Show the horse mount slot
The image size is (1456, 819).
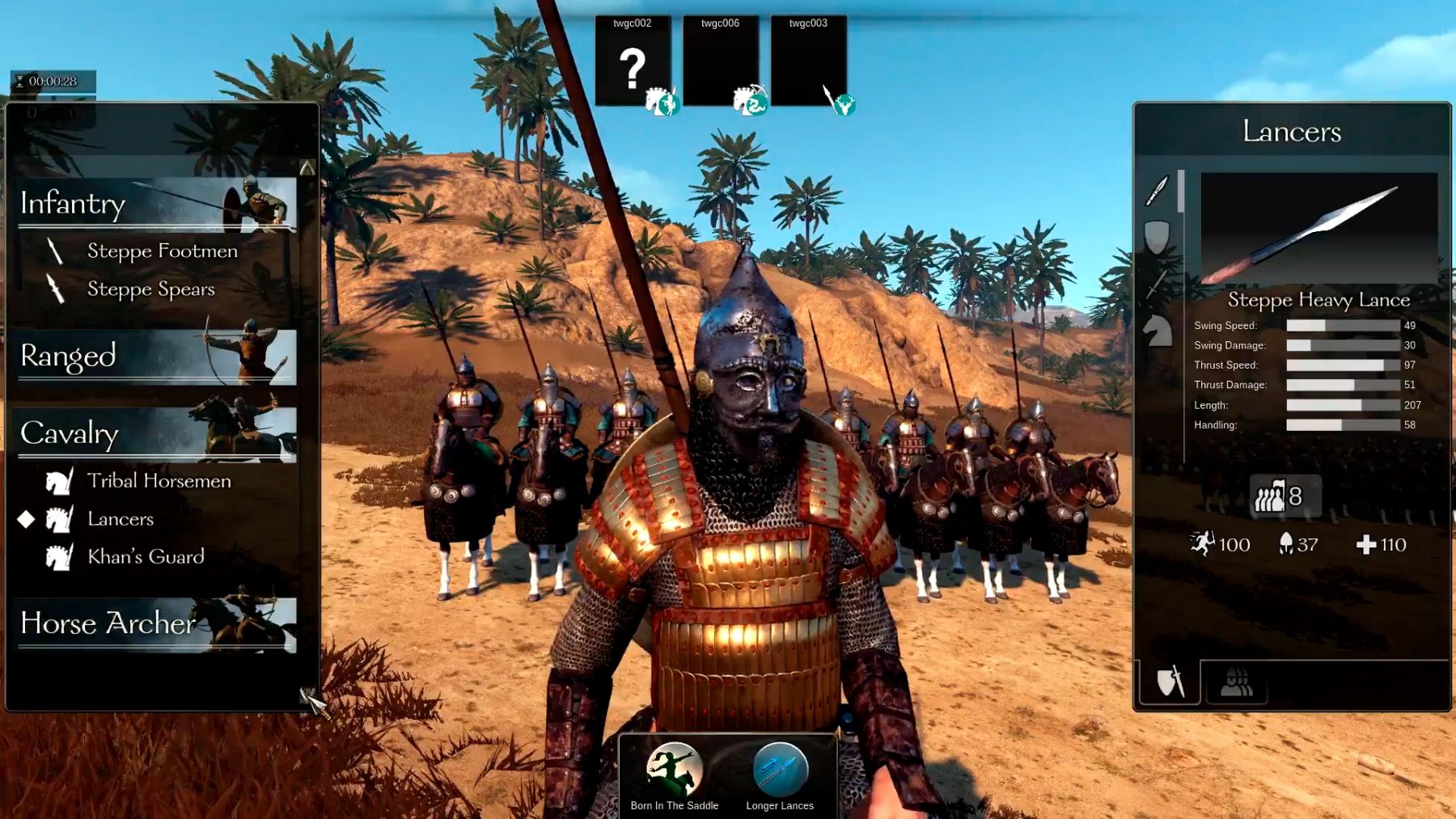(x=1158, y=331)
